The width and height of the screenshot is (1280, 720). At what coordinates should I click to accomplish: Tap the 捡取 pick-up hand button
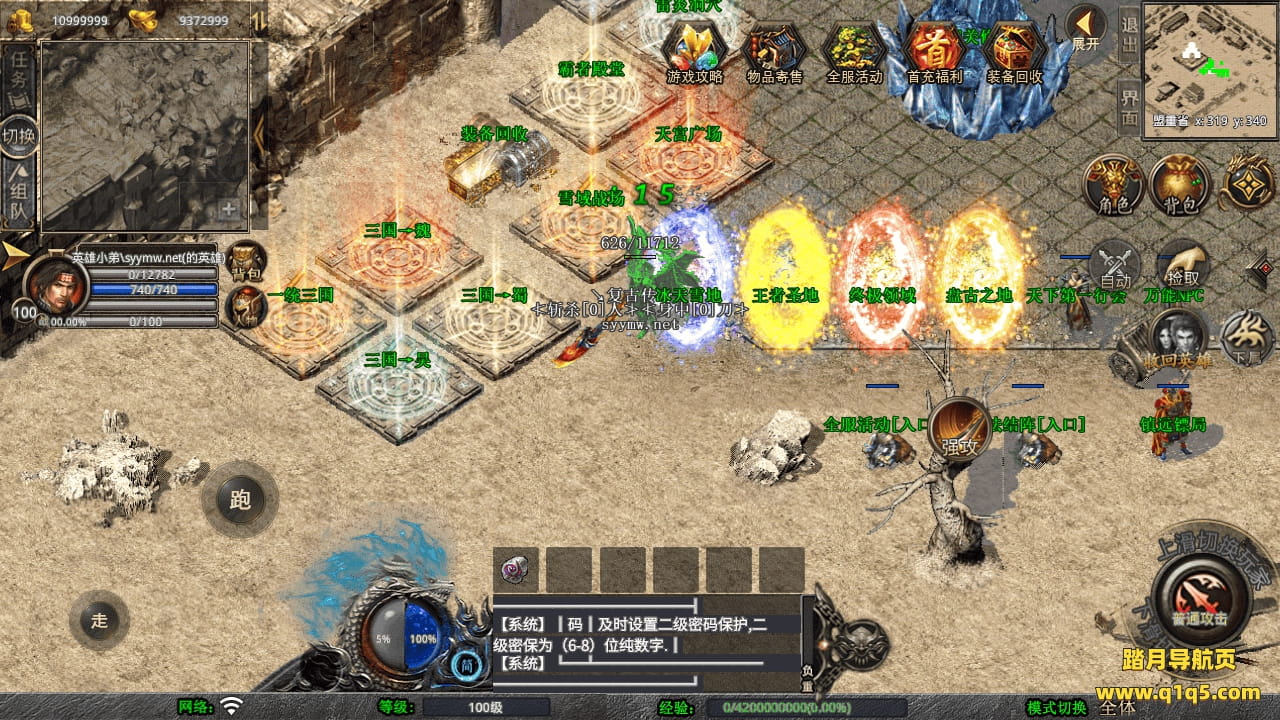click(x=1183, y=266)
